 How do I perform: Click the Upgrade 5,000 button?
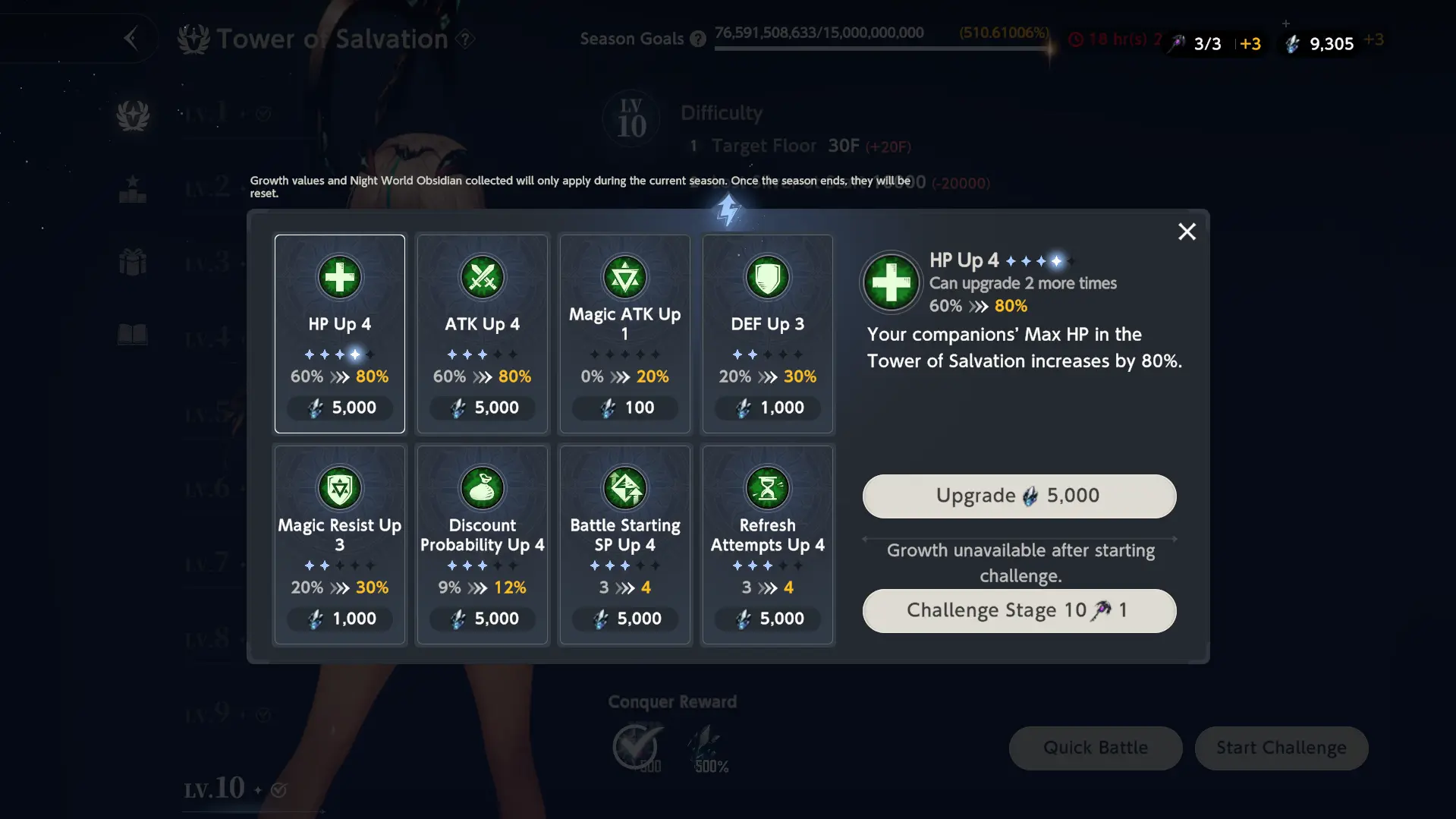click(x=1019, y=496)
